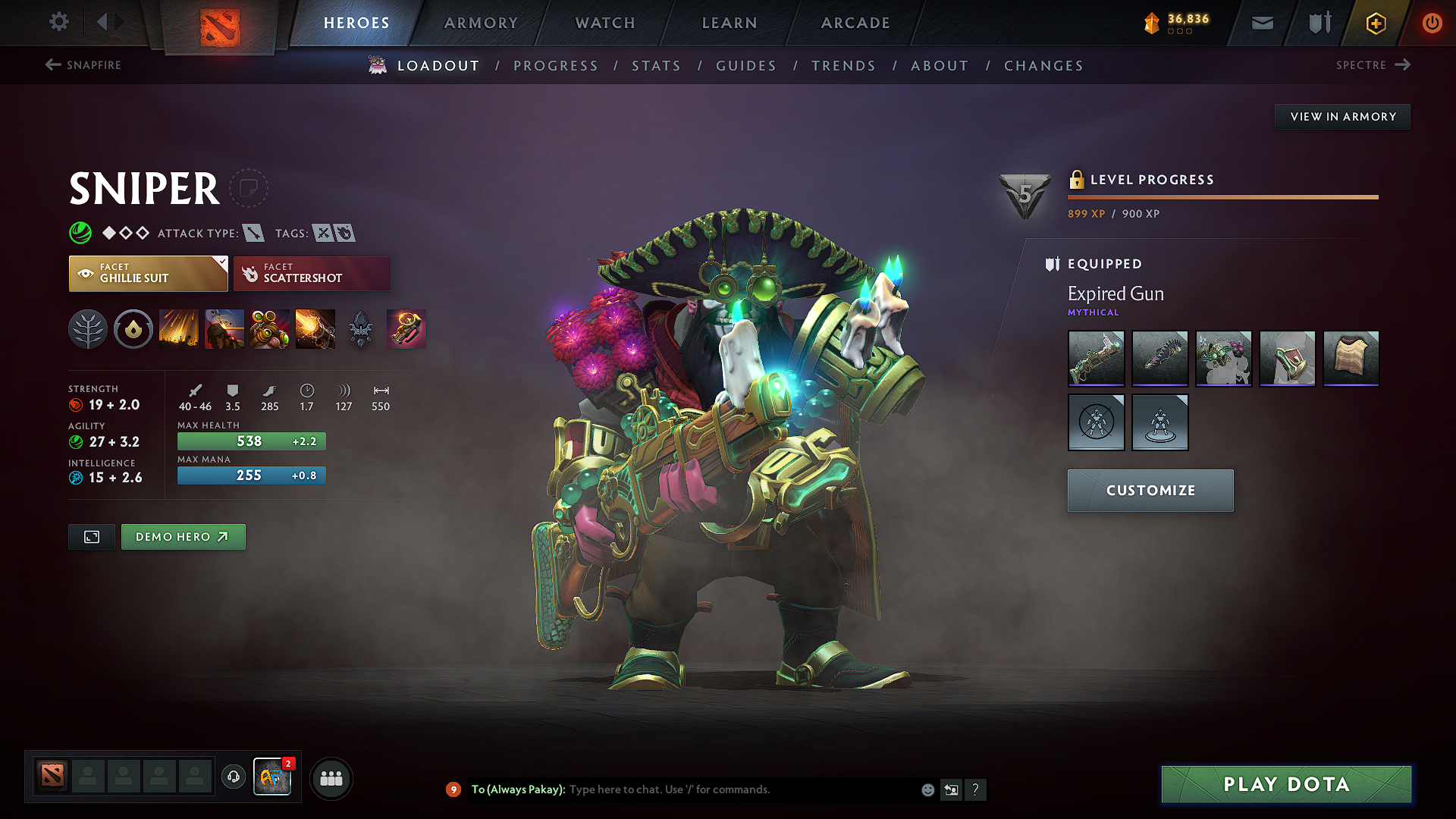Open the settings gear icon
The height and width of the screenshot is (819, 1456).
pos(59,22)
